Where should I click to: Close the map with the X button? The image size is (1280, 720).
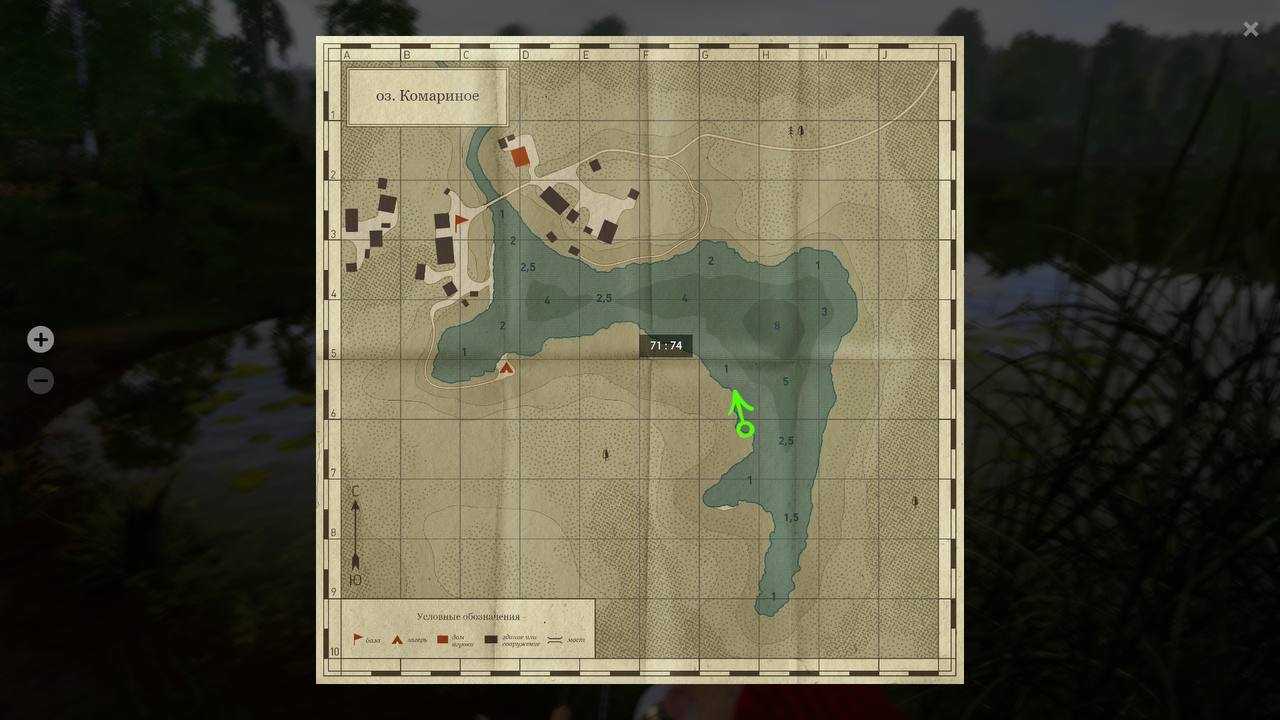pos(1250,29)
